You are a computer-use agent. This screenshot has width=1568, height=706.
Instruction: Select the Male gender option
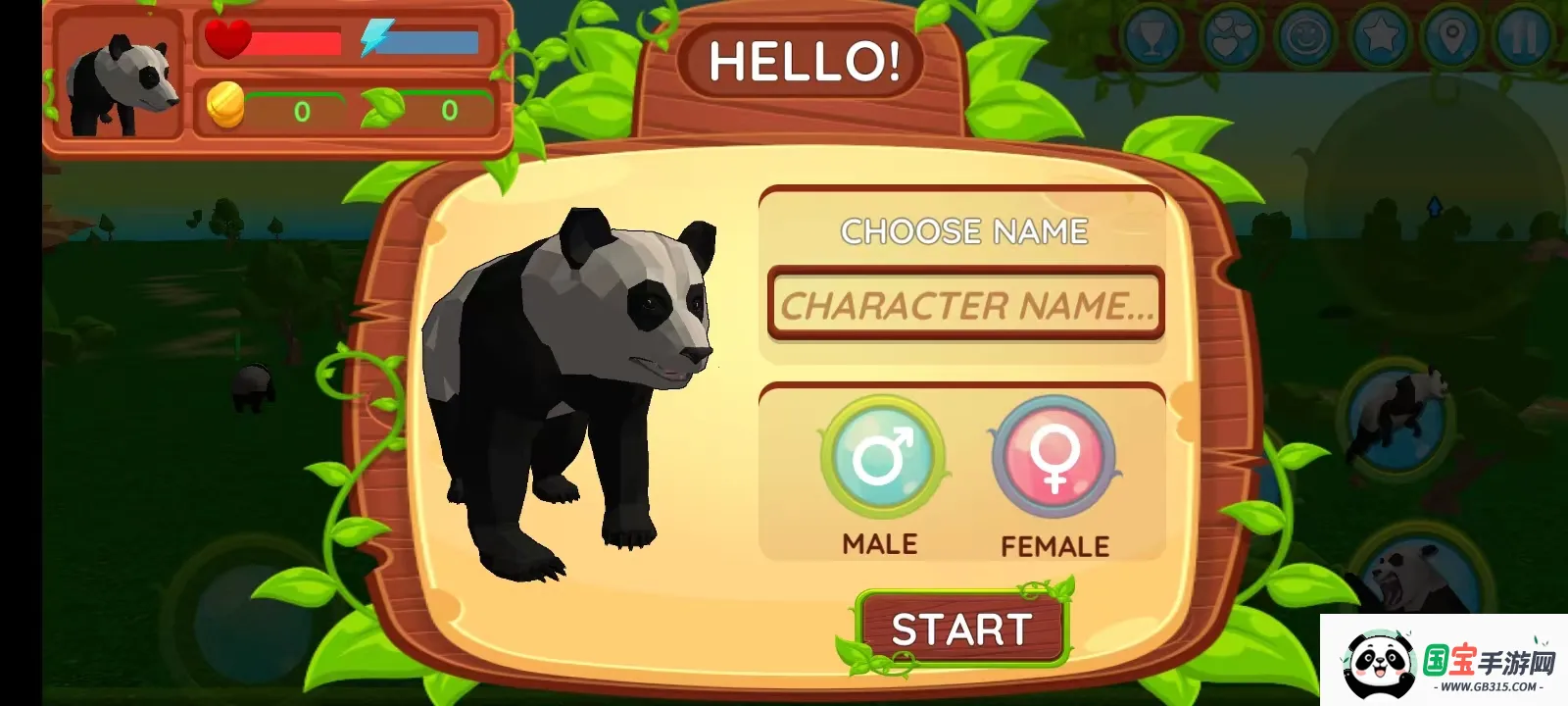click(x=882, y=456)
